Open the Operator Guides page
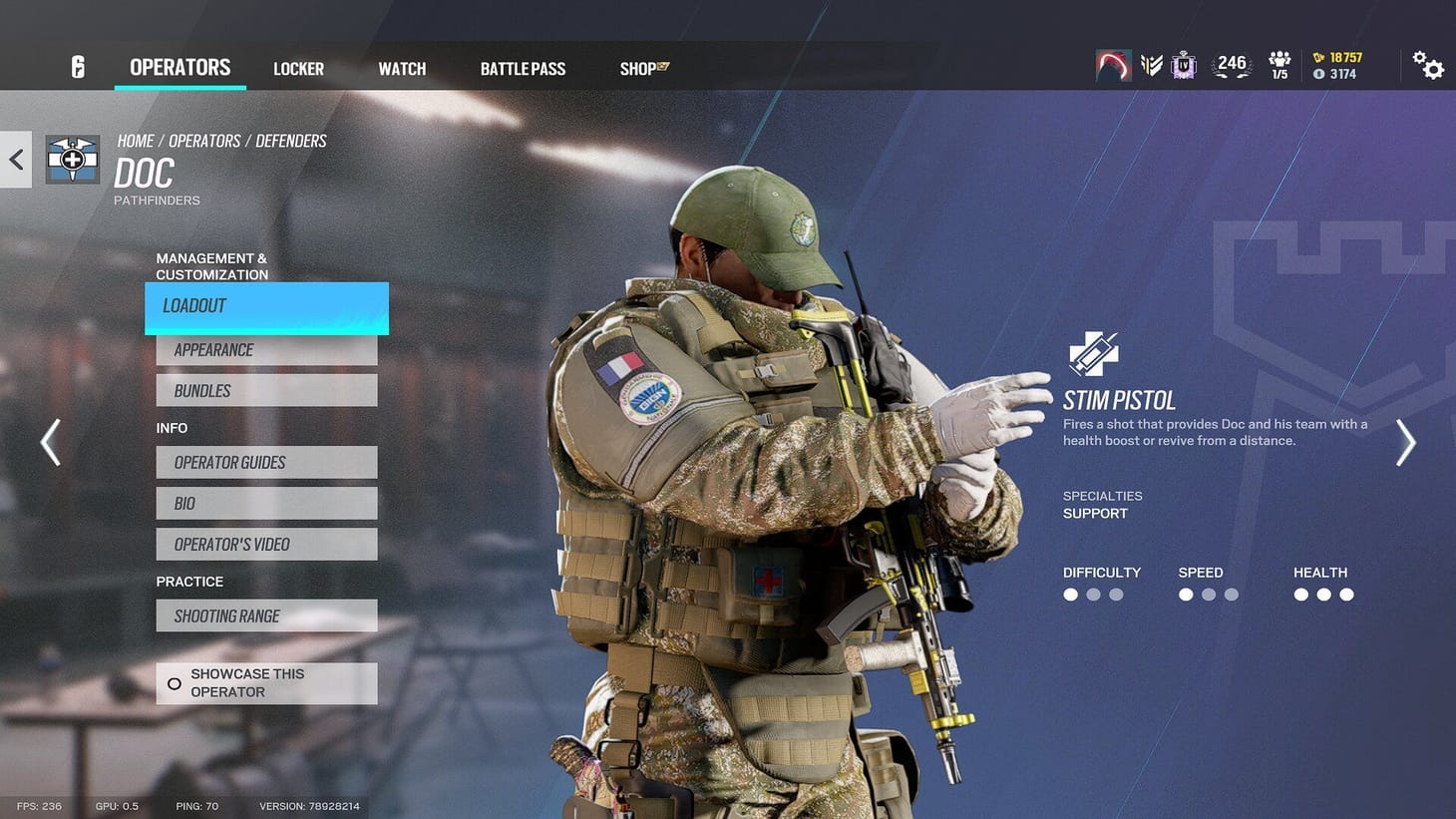 point(265,462)
